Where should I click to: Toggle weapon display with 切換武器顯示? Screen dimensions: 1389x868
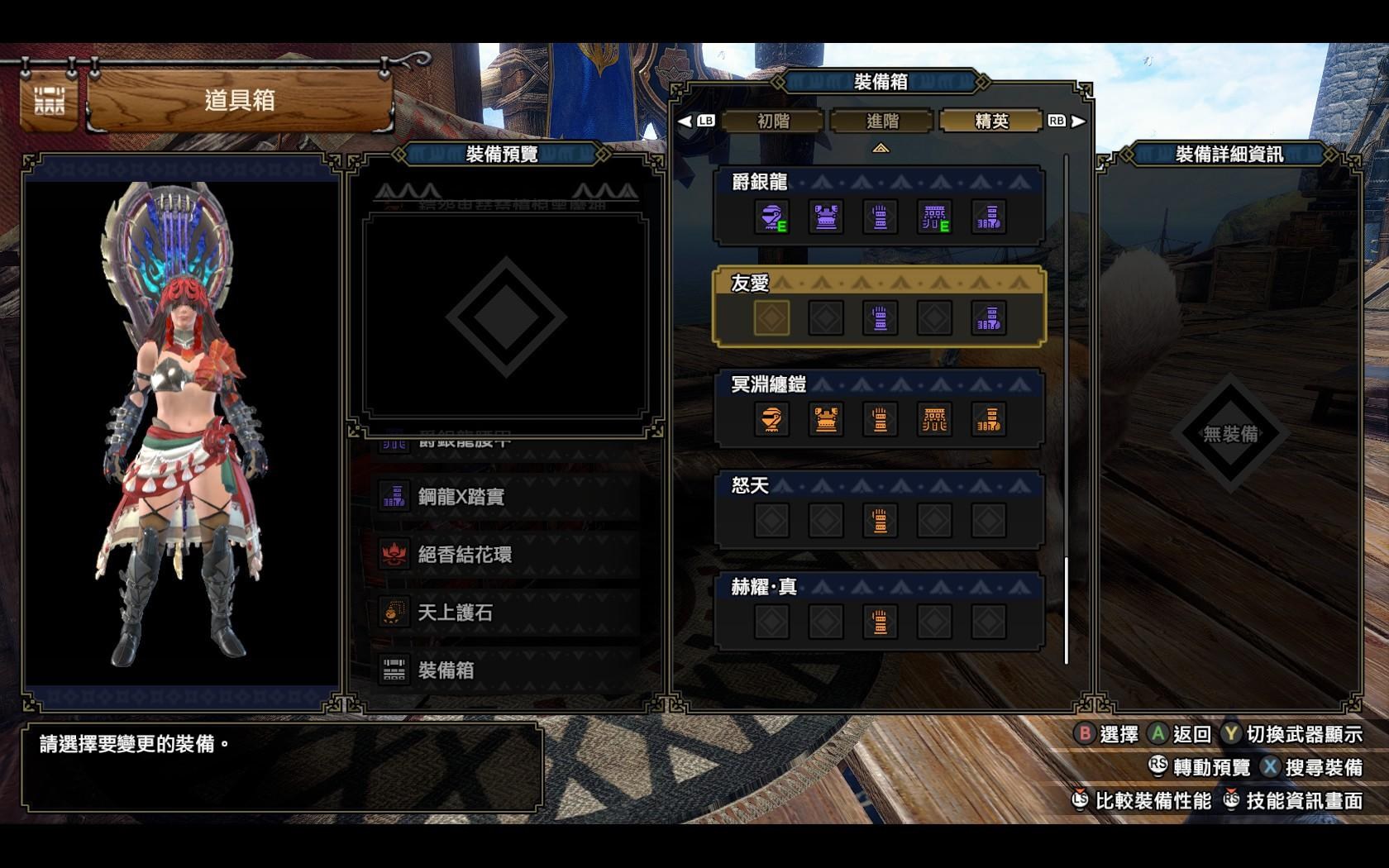click(1302, 734)
